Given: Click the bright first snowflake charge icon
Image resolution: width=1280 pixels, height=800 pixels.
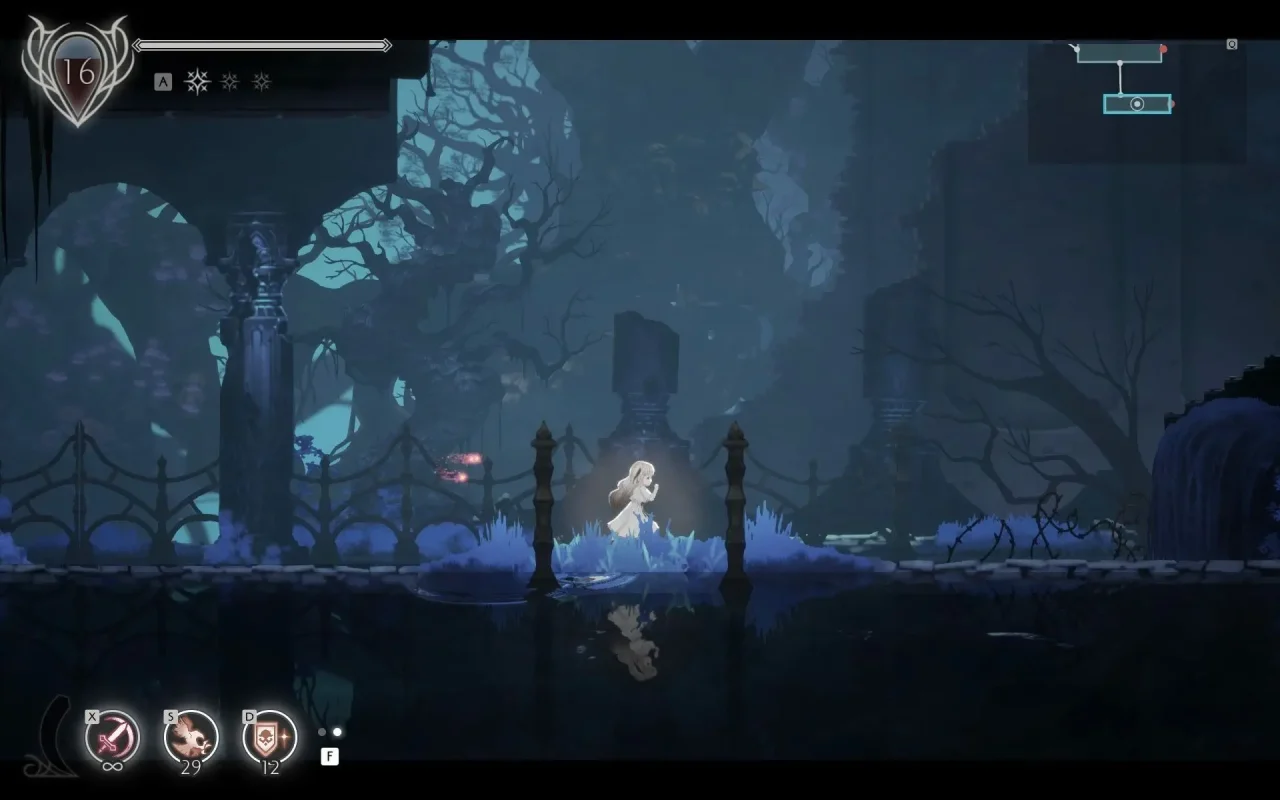Looking at the screenshot, I should point(197,81).
